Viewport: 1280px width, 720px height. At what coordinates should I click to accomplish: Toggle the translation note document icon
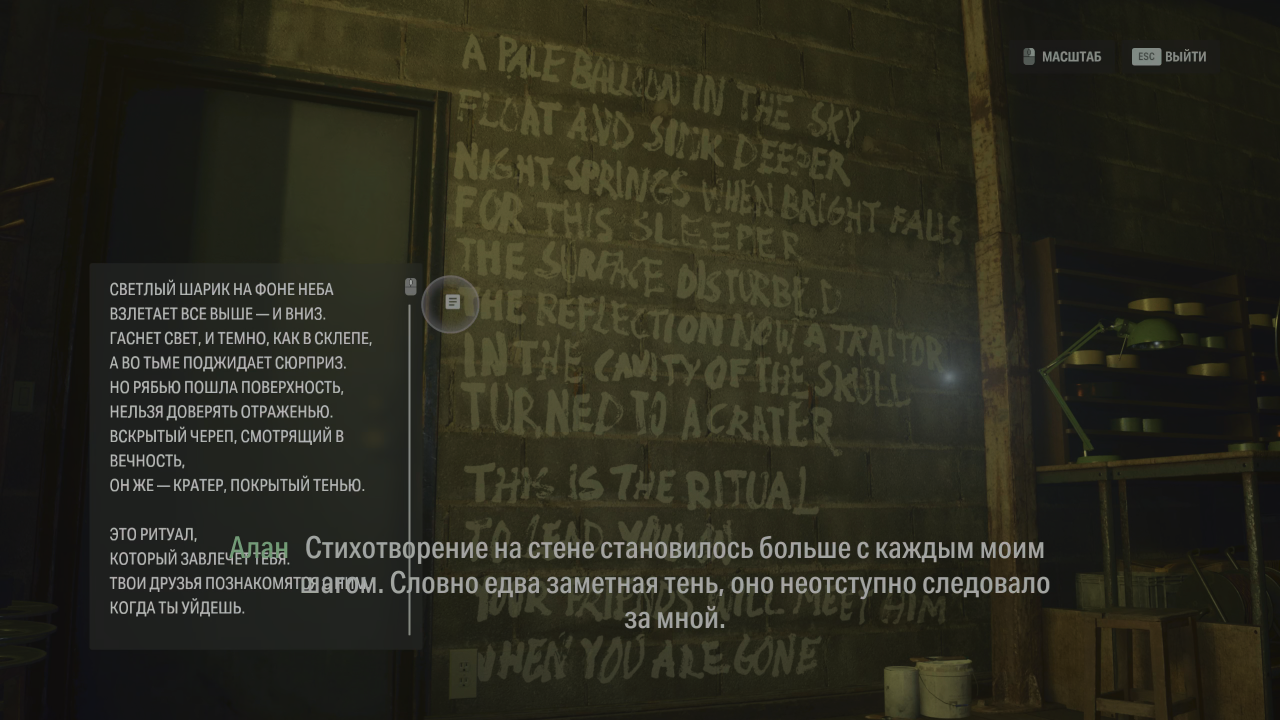pyautogui.click(x=452, y=302)
